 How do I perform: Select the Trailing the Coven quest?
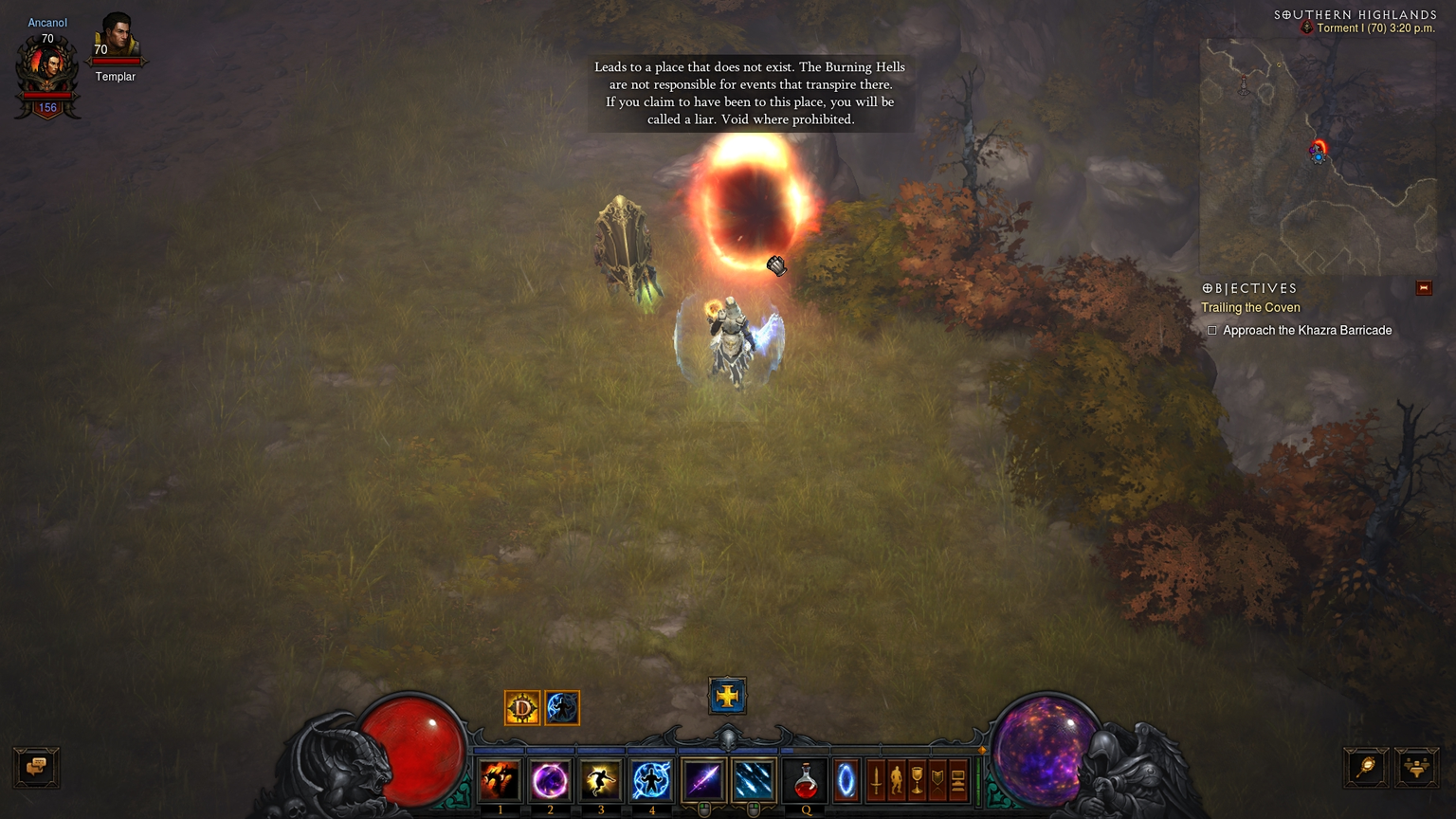[x=1250, y=307]
